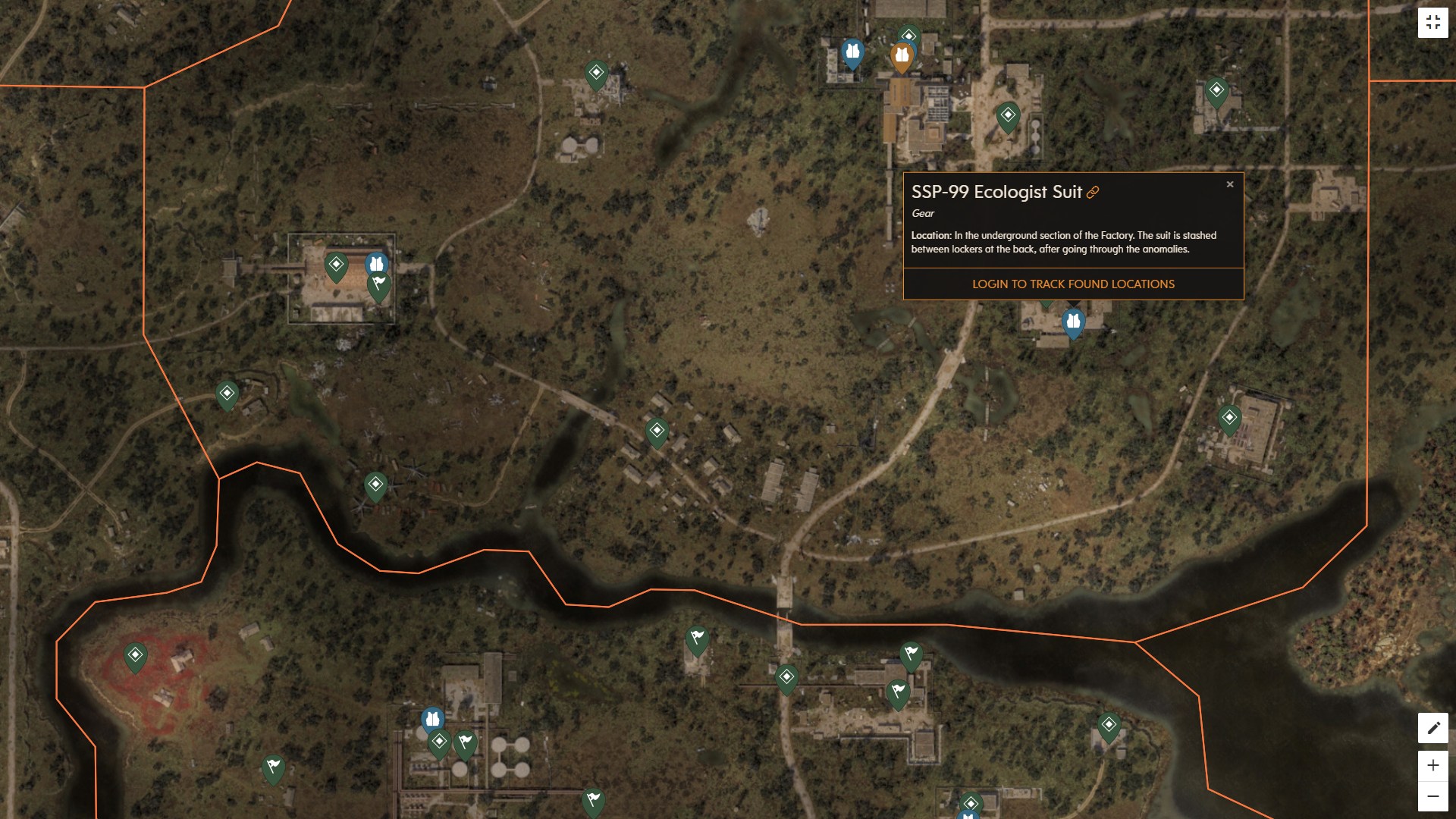Click the diamond marker at the central village
This screenshot has height=819, width=1456.
(x=657, y=431)
